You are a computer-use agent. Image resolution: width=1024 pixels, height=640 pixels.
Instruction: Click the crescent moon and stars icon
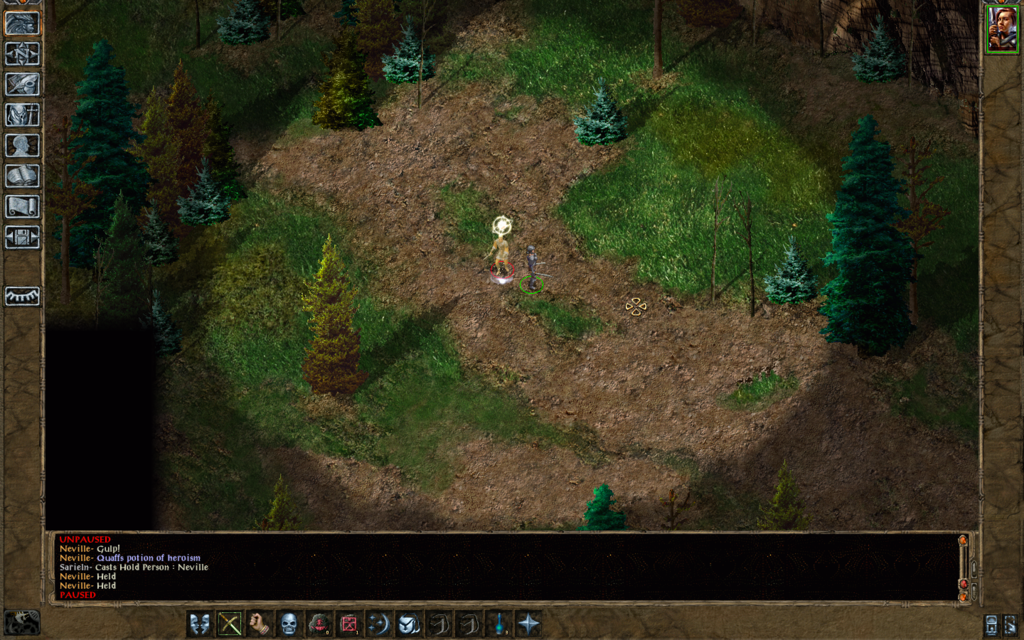(378, 624)
